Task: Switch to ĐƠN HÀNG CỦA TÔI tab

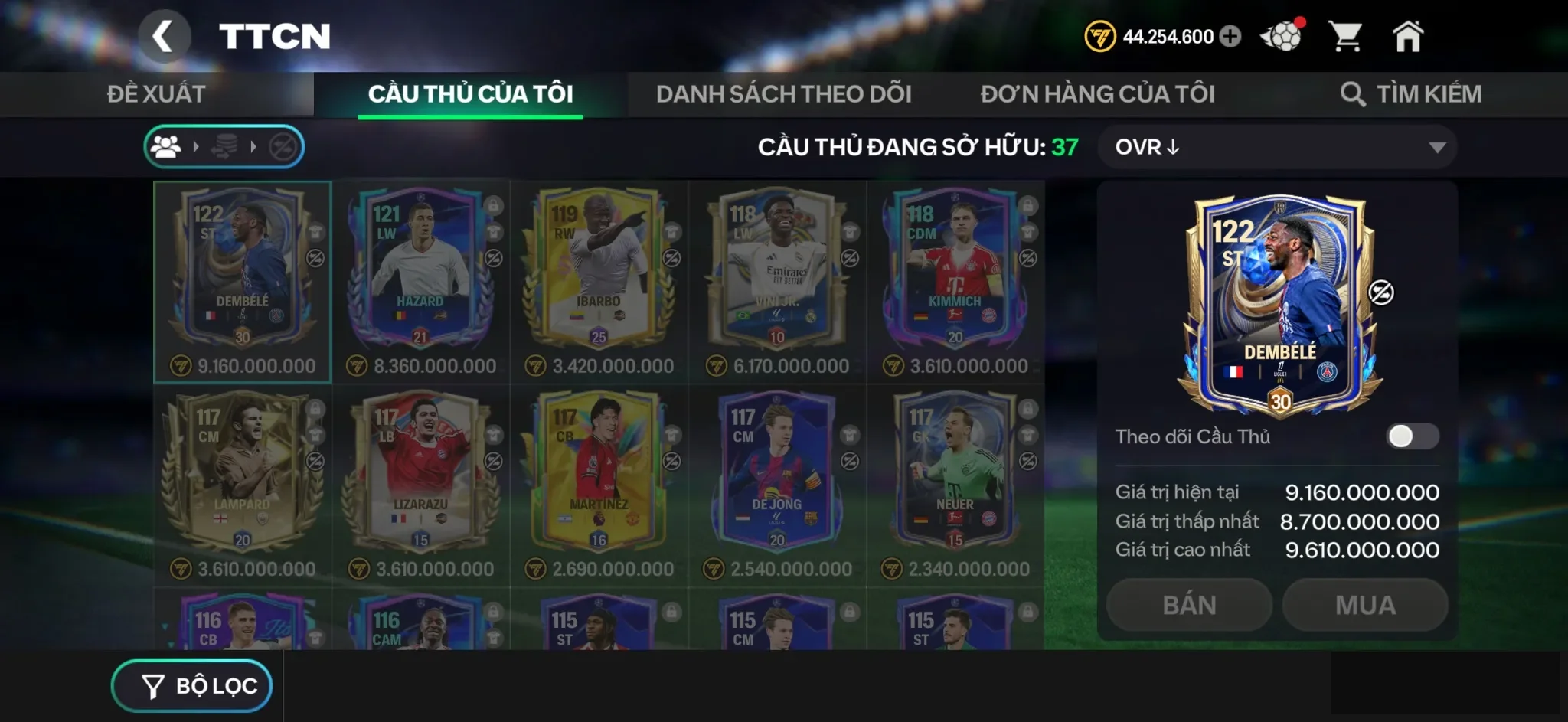Action: click(x=1098, y=93)
